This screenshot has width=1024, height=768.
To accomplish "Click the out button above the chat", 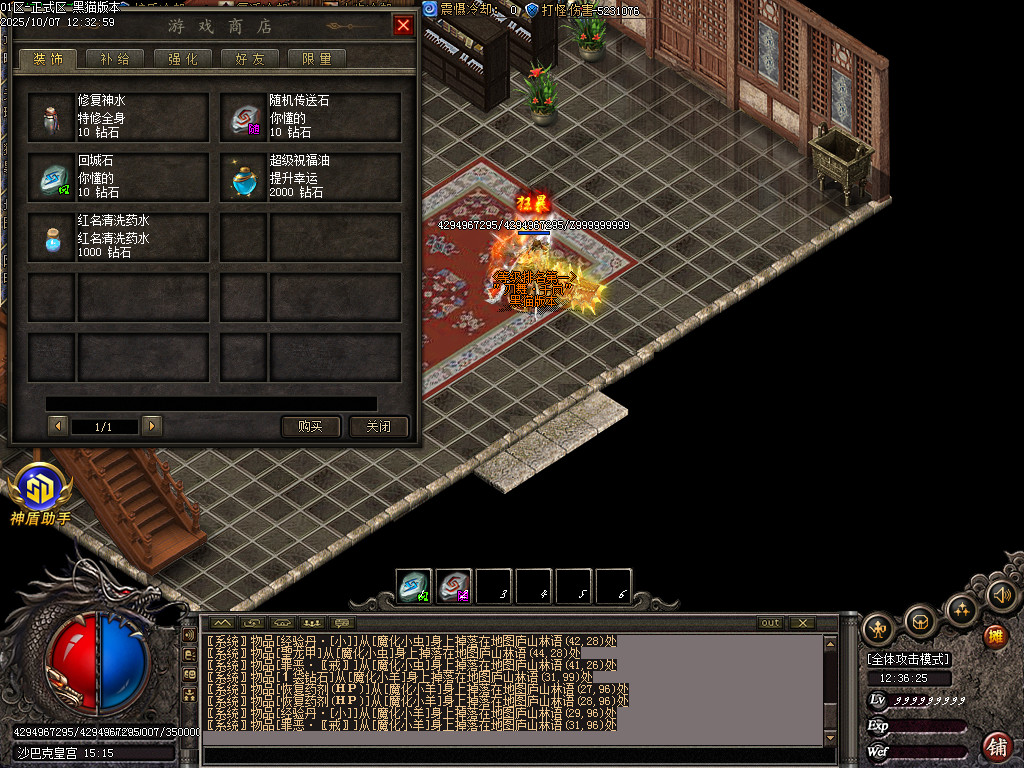I will 770,623.
